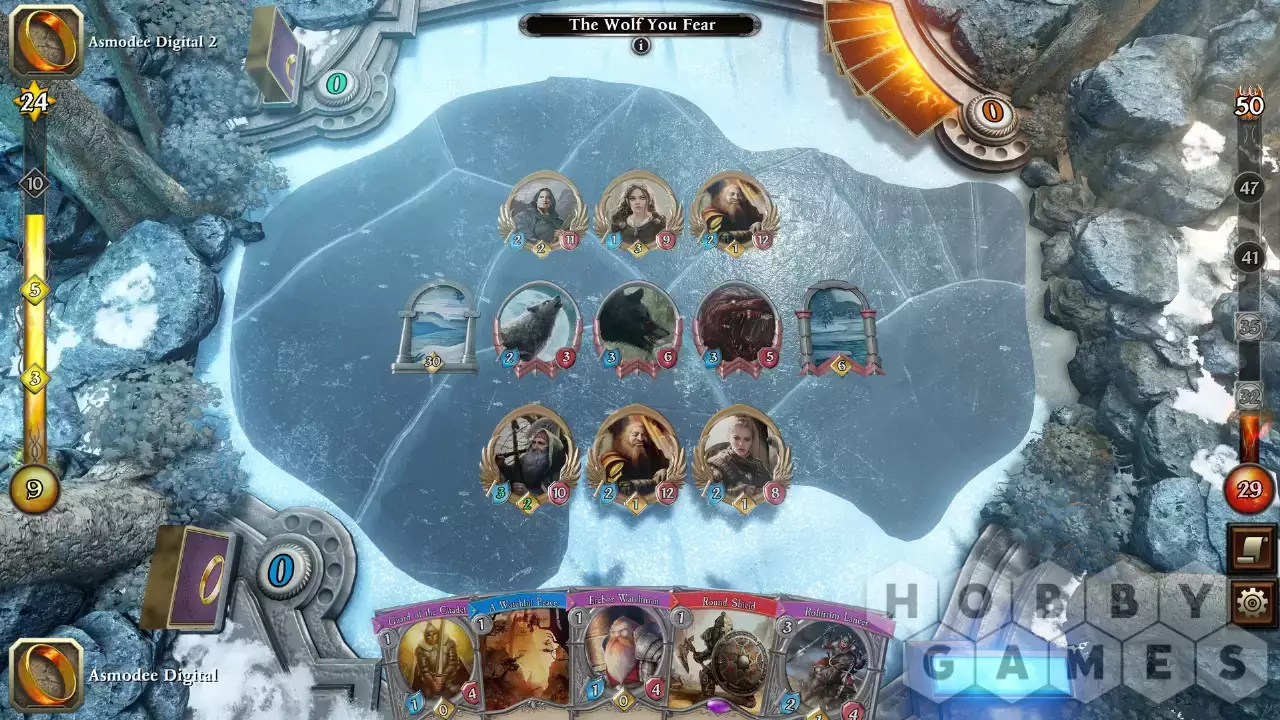Target the red fanged beast enemy
Viewport: 1280px width, 720px height.
tap(738, 324)
